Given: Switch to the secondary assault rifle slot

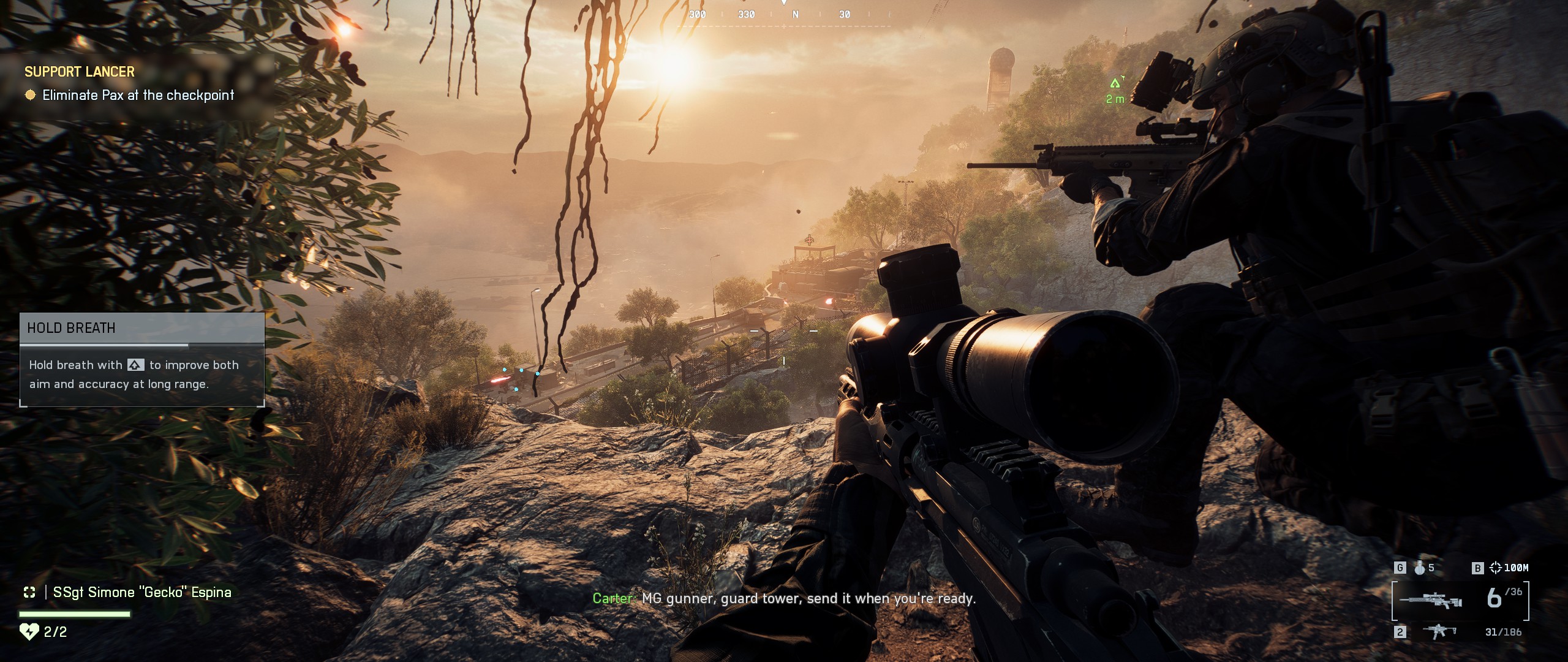Looking at the screenshot, I should coord(1439,631).
